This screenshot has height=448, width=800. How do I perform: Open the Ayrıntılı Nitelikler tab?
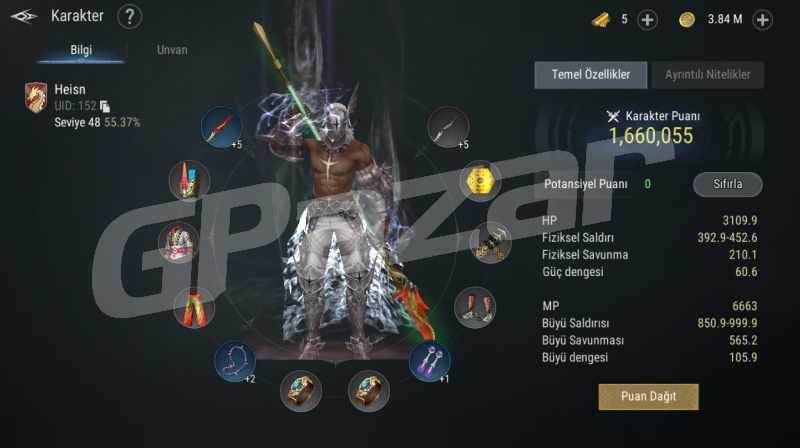[x=708, y=74]
